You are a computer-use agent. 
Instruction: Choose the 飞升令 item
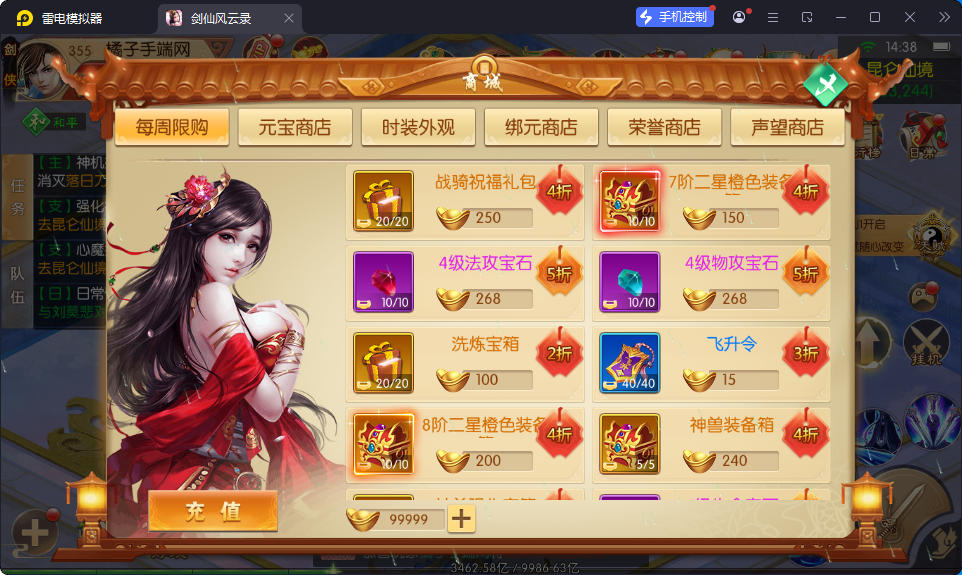[629, 363]
